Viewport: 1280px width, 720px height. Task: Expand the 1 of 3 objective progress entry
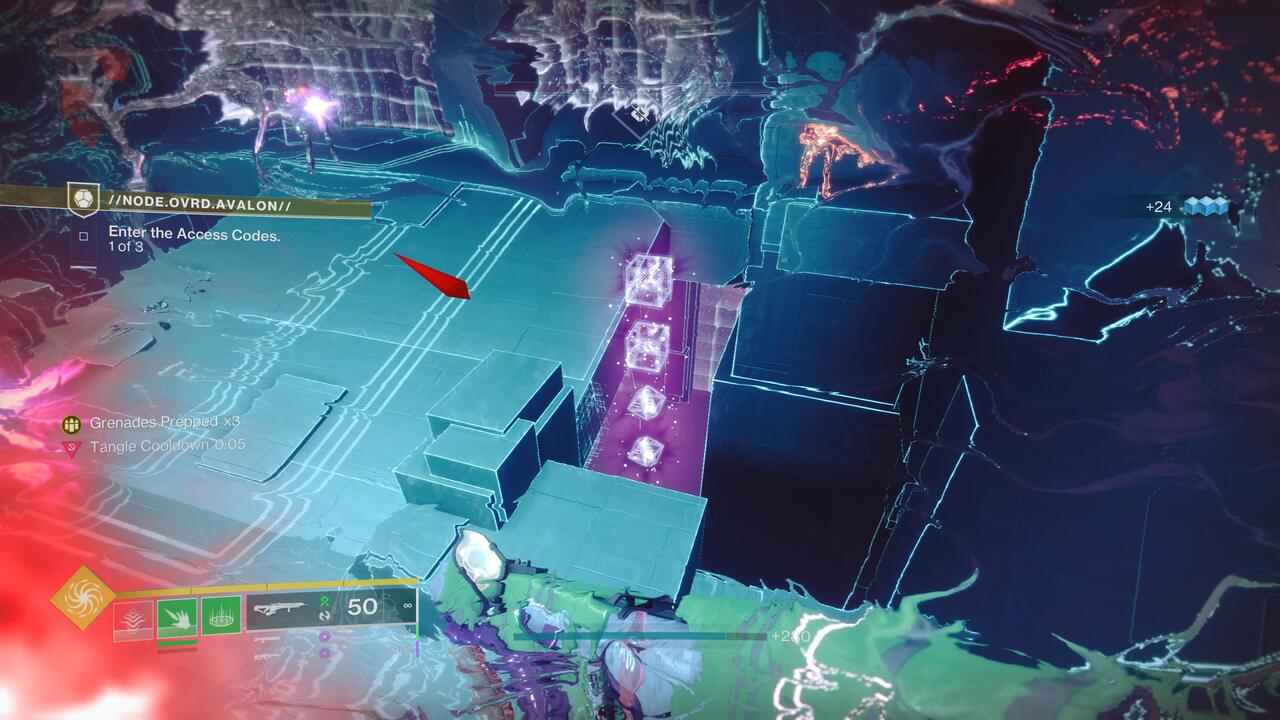pyautogui.click(x=125, y=247)
